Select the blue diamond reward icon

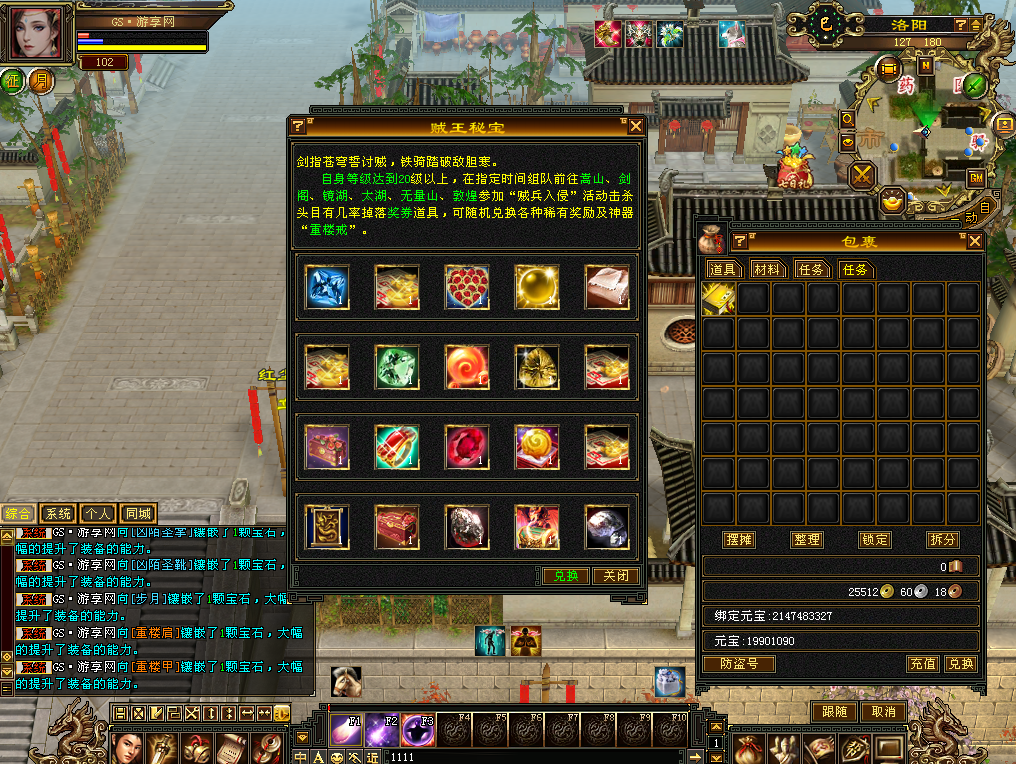pos(326,287)
